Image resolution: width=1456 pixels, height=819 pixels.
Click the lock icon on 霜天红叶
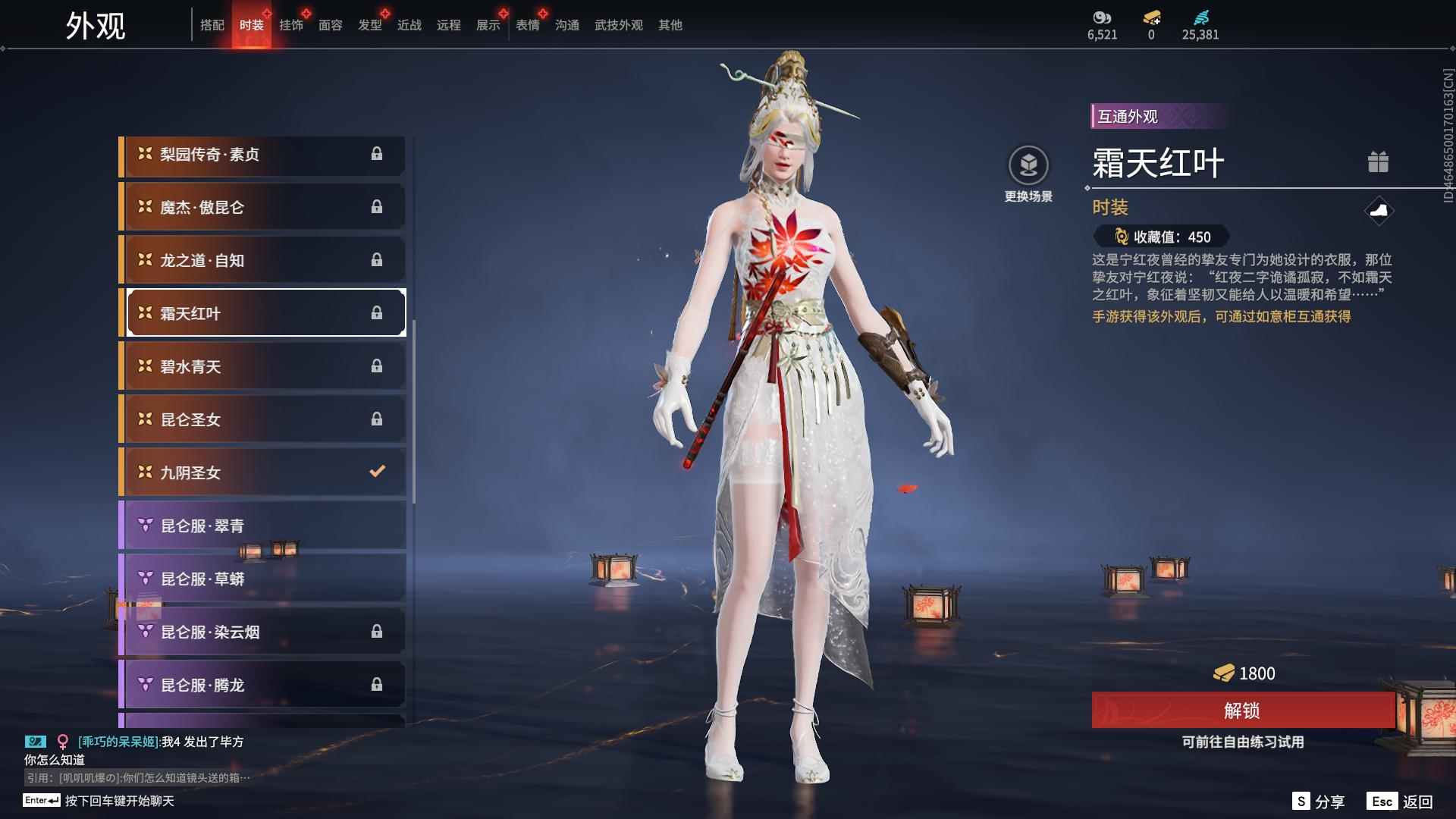(377, 312)
